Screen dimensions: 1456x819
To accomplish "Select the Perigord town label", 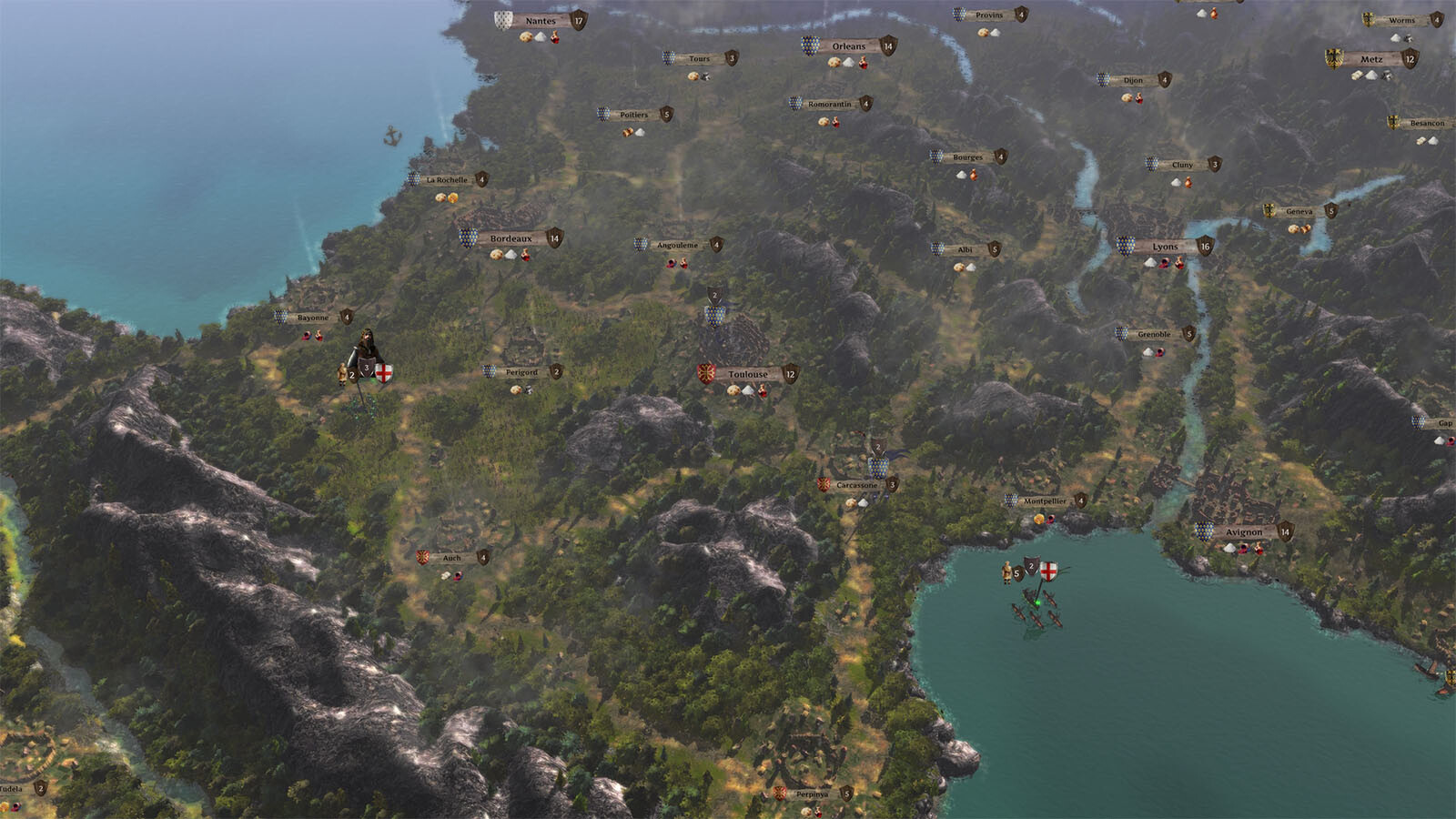I will pos(522,373).
